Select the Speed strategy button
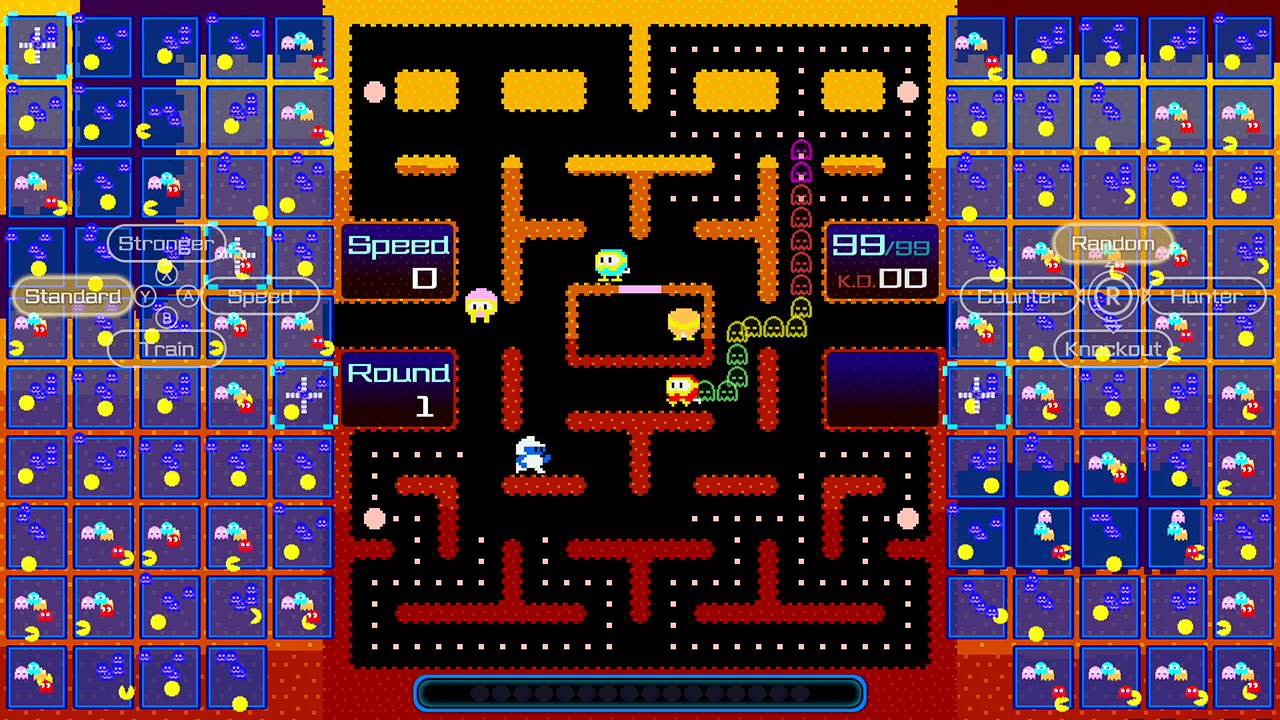The image size is (1280, 720). coord(260,296)
